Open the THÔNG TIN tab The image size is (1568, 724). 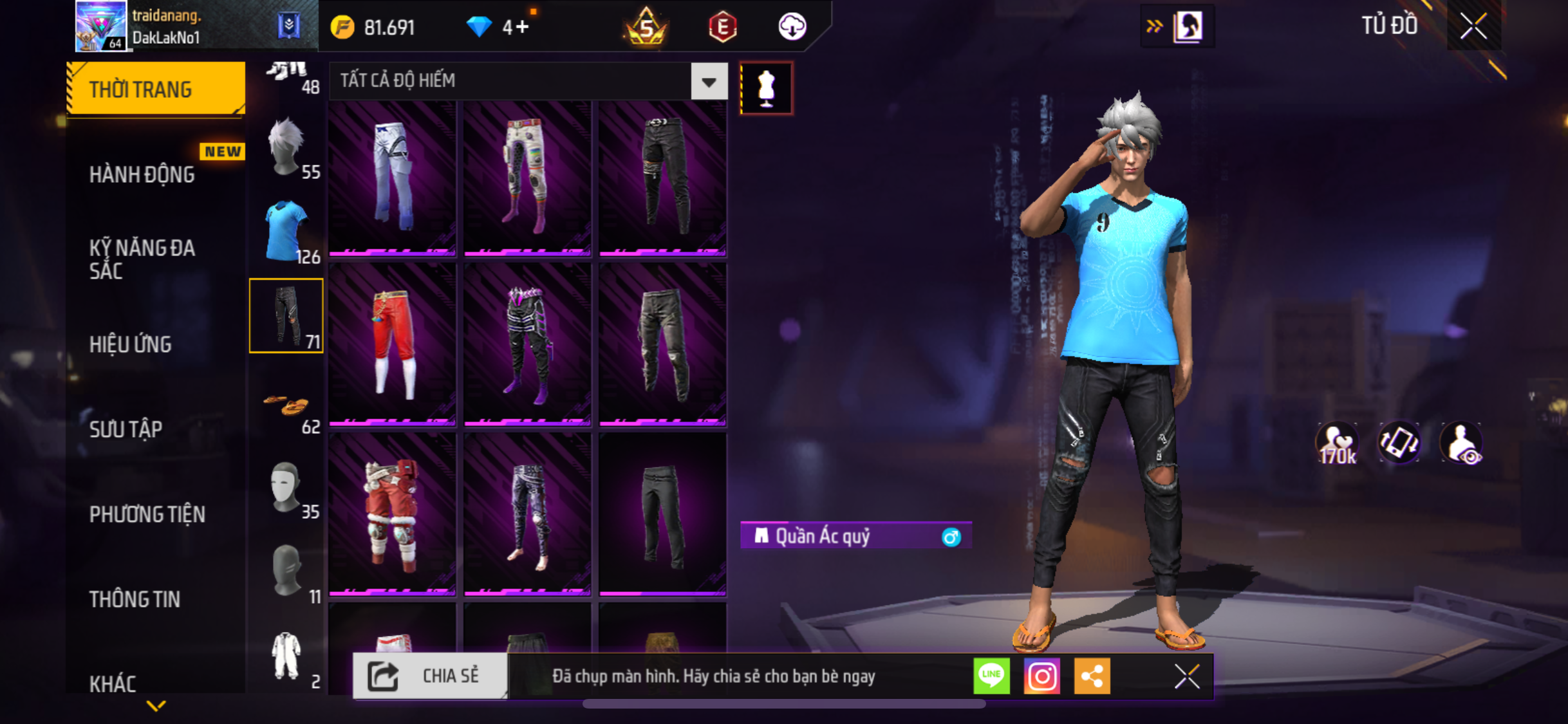pos(135,599)
